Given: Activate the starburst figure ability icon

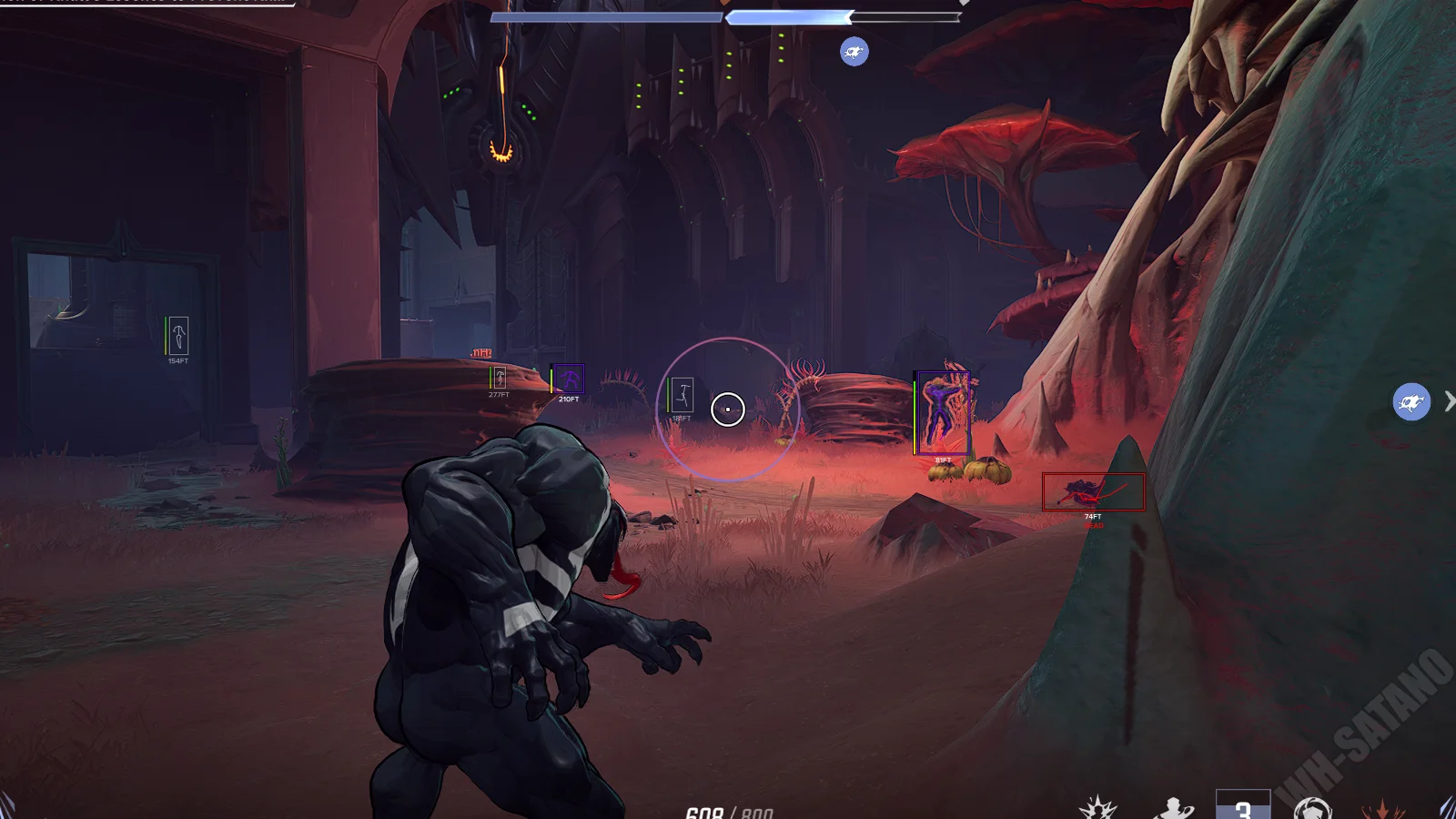Looking at the screenshot, I should click(1097, 808).
